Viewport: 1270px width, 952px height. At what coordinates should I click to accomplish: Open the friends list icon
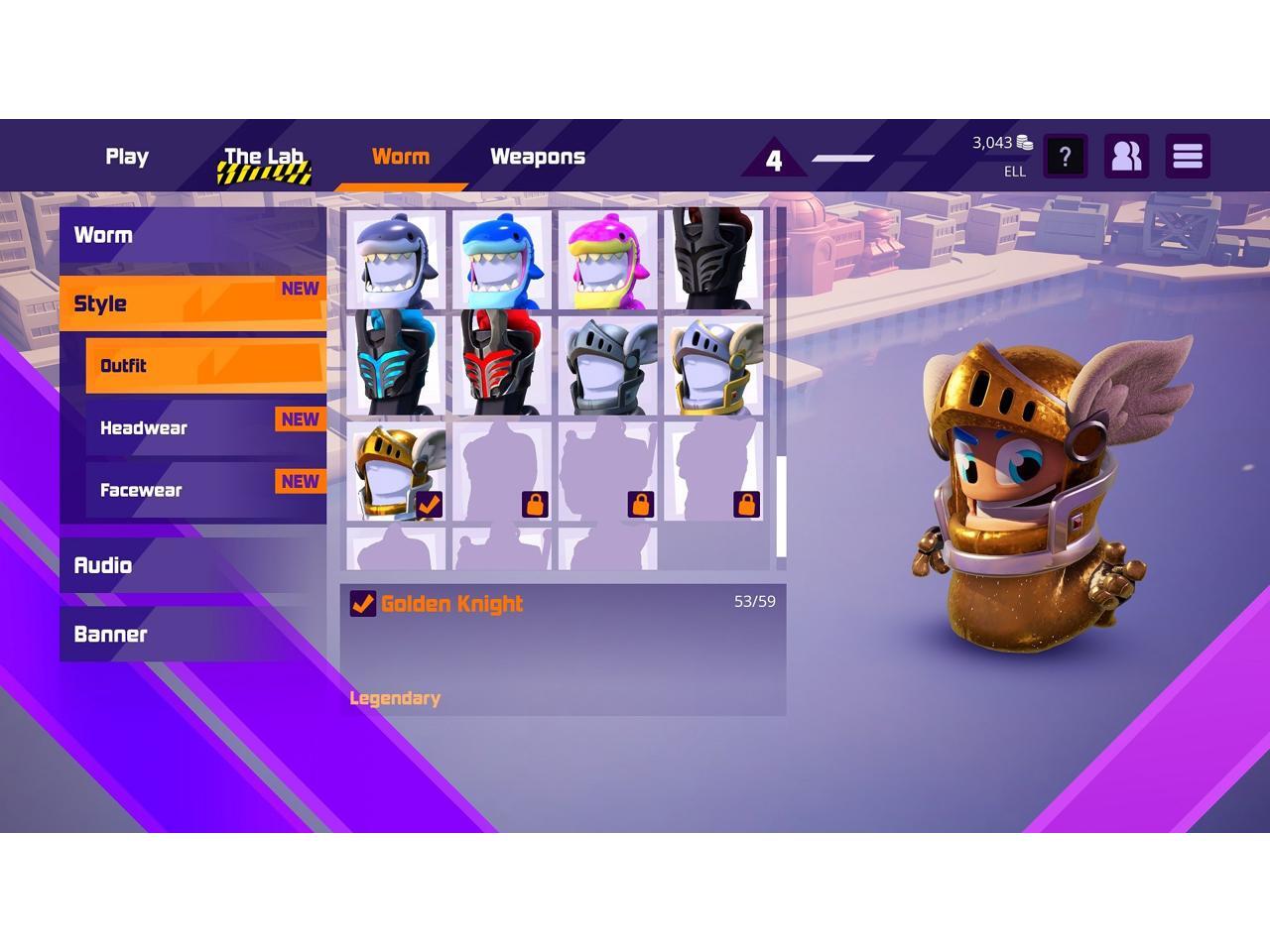(x=1126, y=157)
